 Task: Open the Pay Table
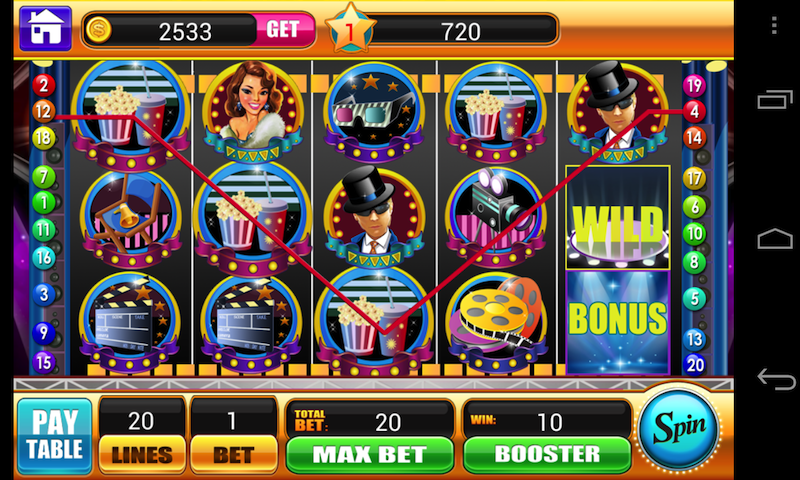(54, 435)
